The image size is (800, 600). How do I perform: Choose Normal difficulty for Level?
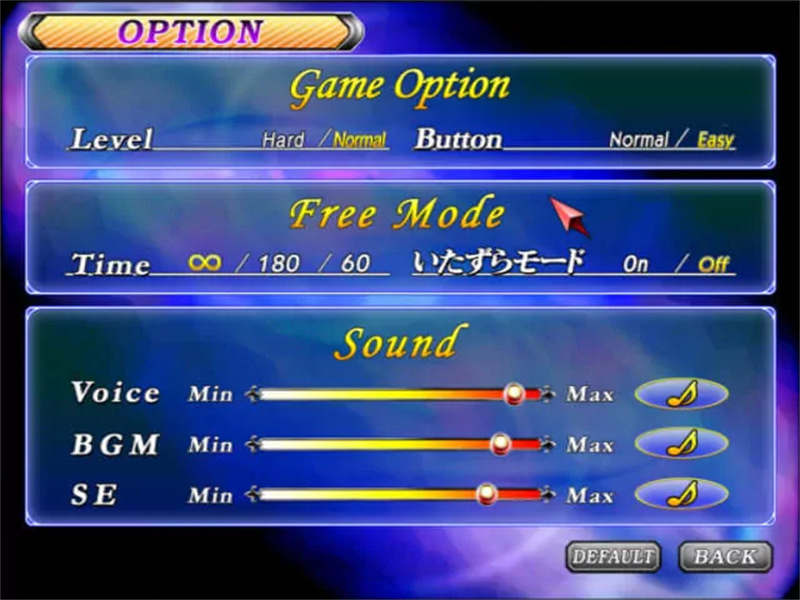click(360, 140)
